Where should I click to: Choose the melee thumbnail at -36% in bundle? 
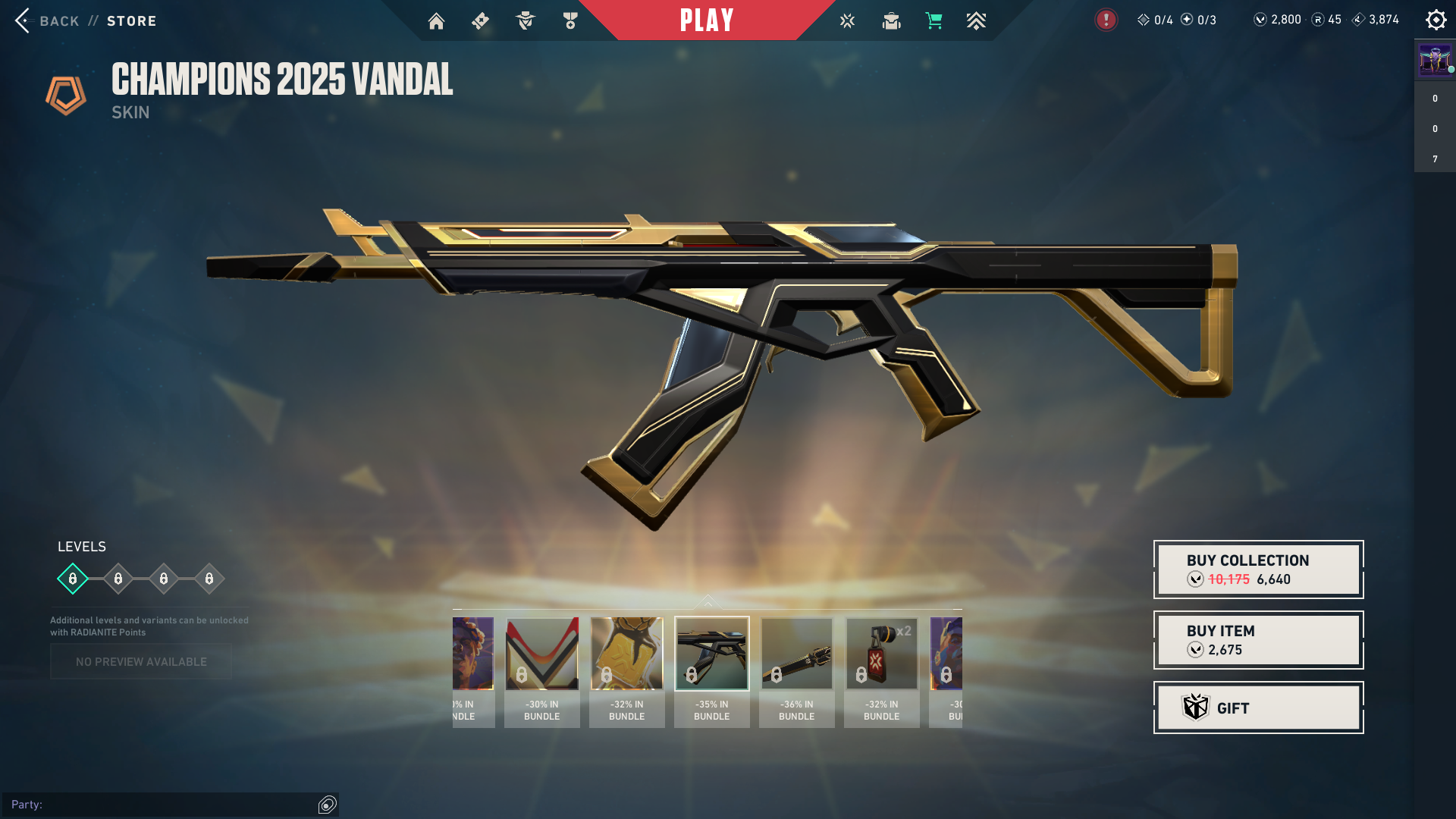pyautogui.click(x=796, y=654)
